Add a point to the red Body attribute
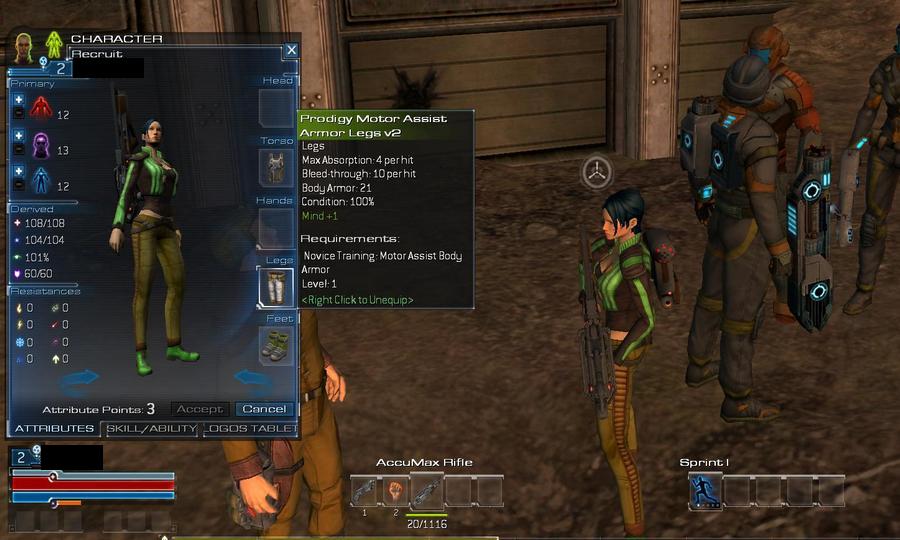900x540 pixels. coord(18,100)
